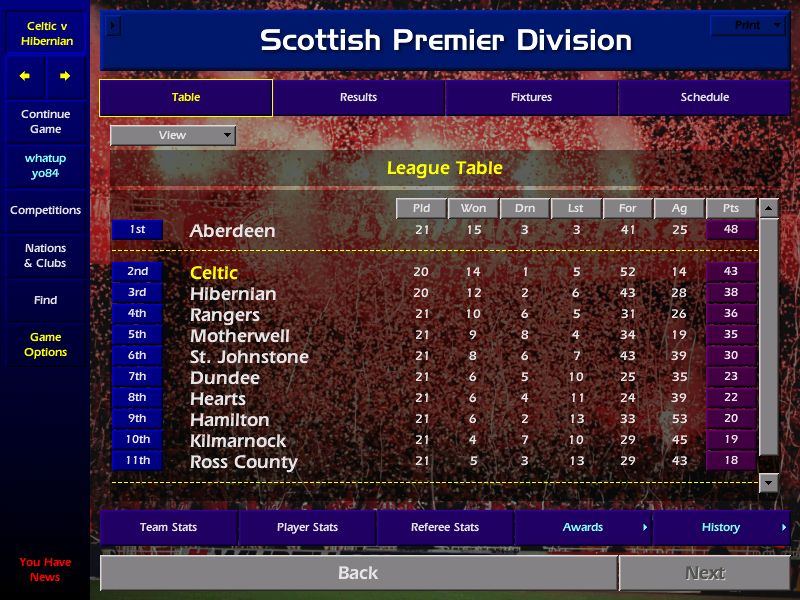Open Game Options

[x=45, y=344]
